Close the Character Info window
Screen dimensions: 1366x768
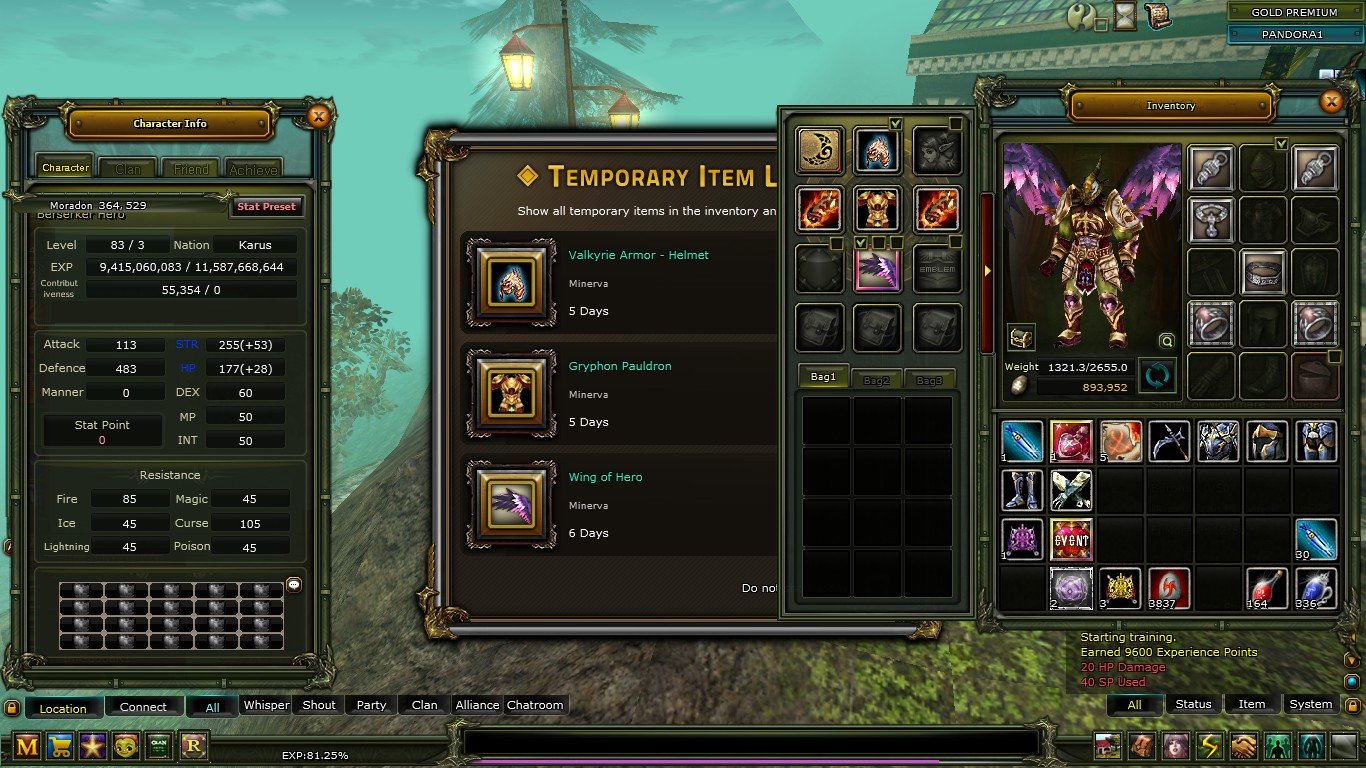tap(318, 117)
